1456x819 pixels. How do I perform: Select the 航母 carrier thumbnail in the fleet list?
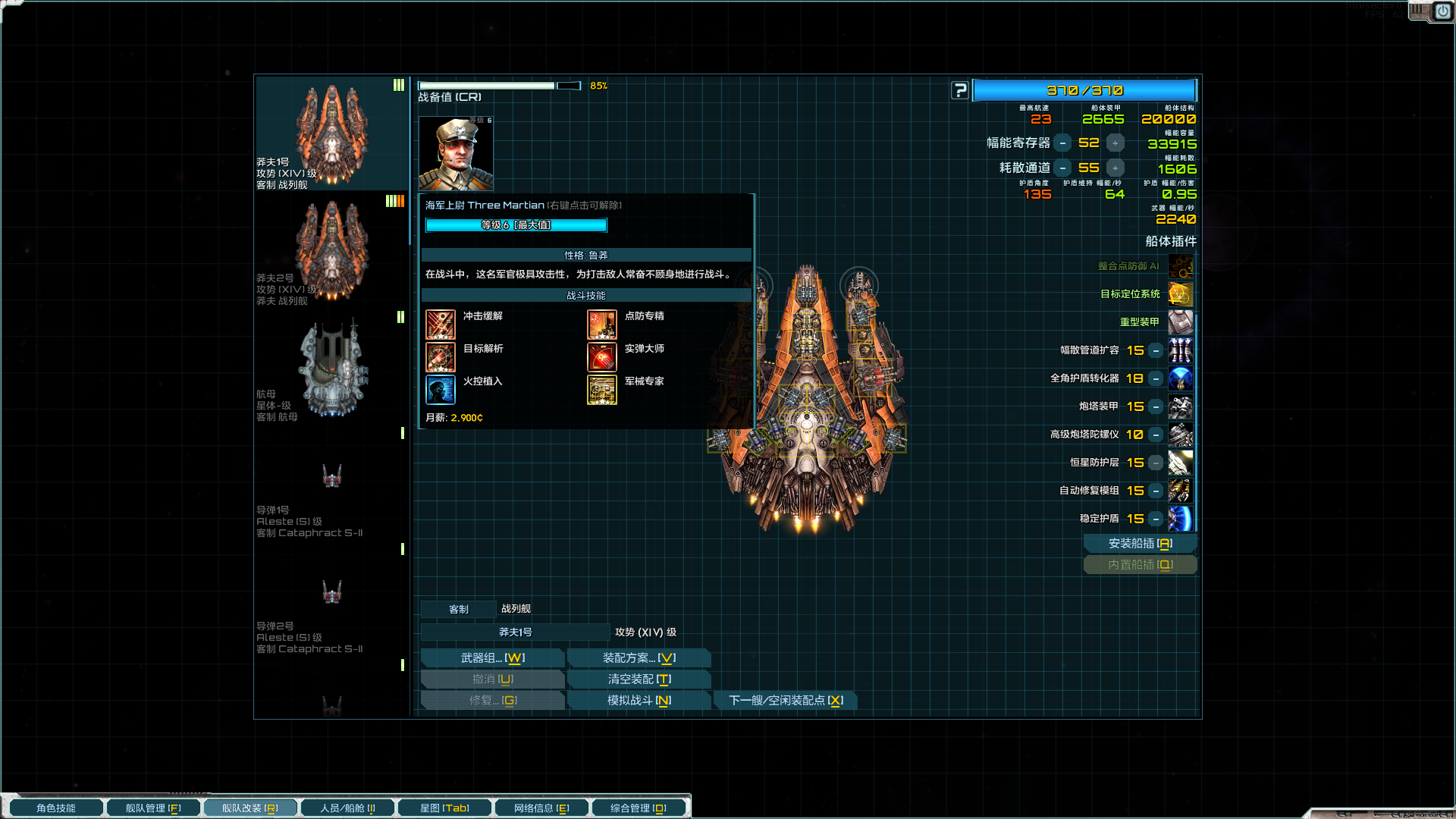click(331, 368)
